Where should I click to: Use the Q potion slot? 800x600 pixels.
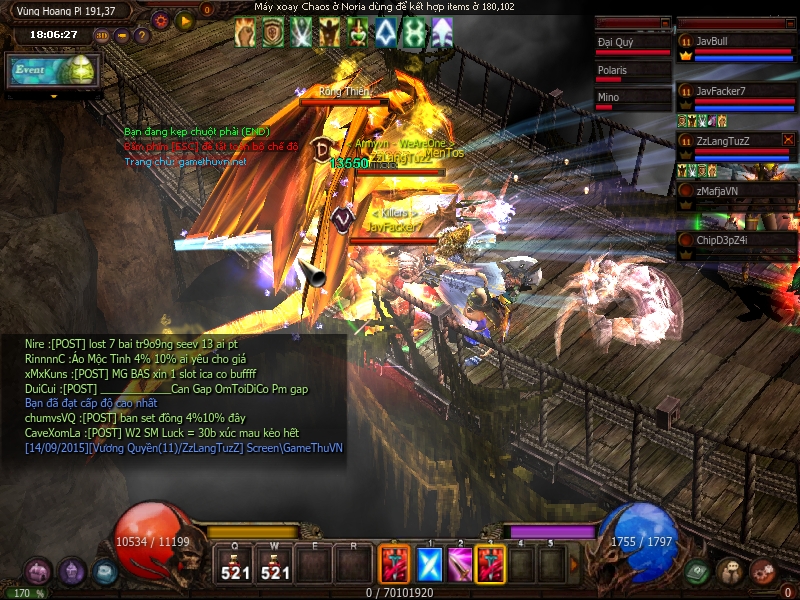235,565
